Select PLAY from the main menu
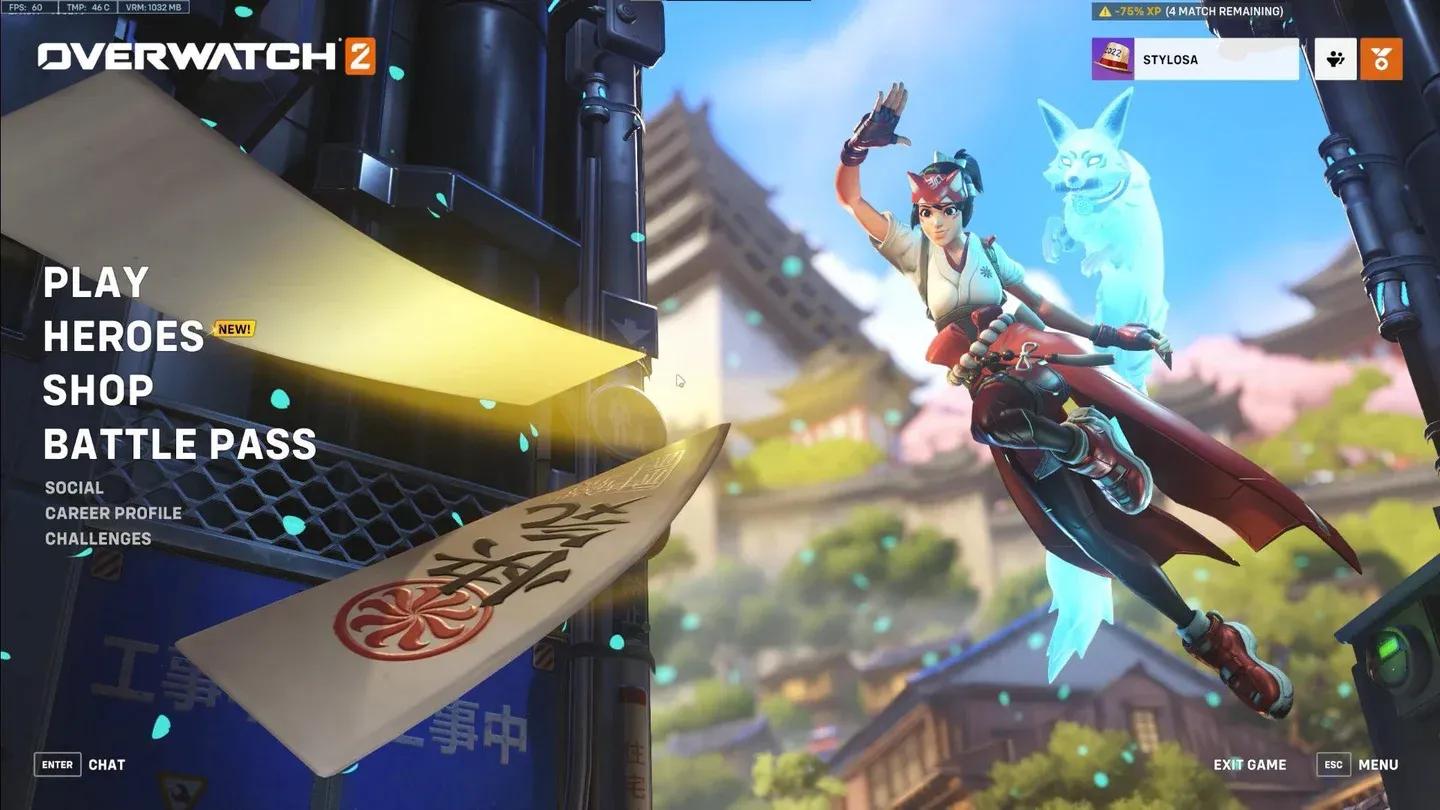Viewport: 1440px width, 810px height. pos(95,283)
